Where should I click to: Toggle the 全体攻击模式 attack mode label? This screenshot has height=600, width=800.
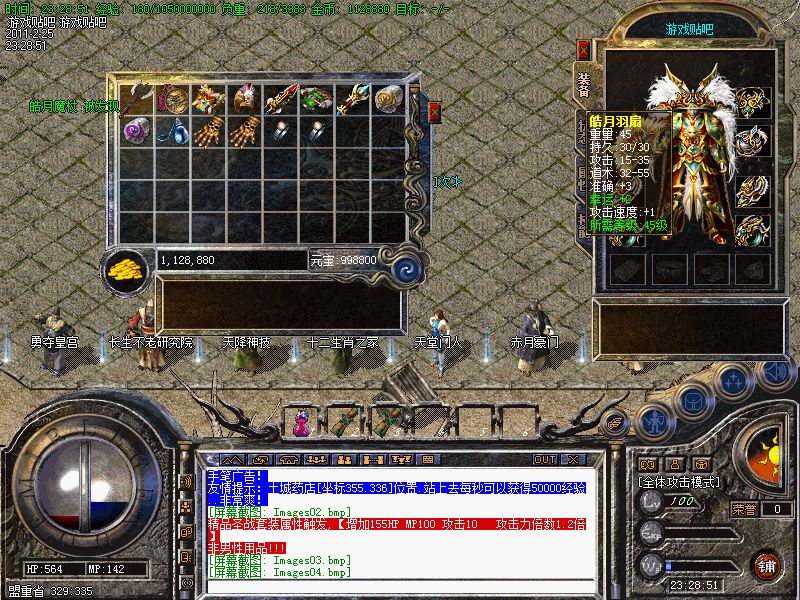680,481
